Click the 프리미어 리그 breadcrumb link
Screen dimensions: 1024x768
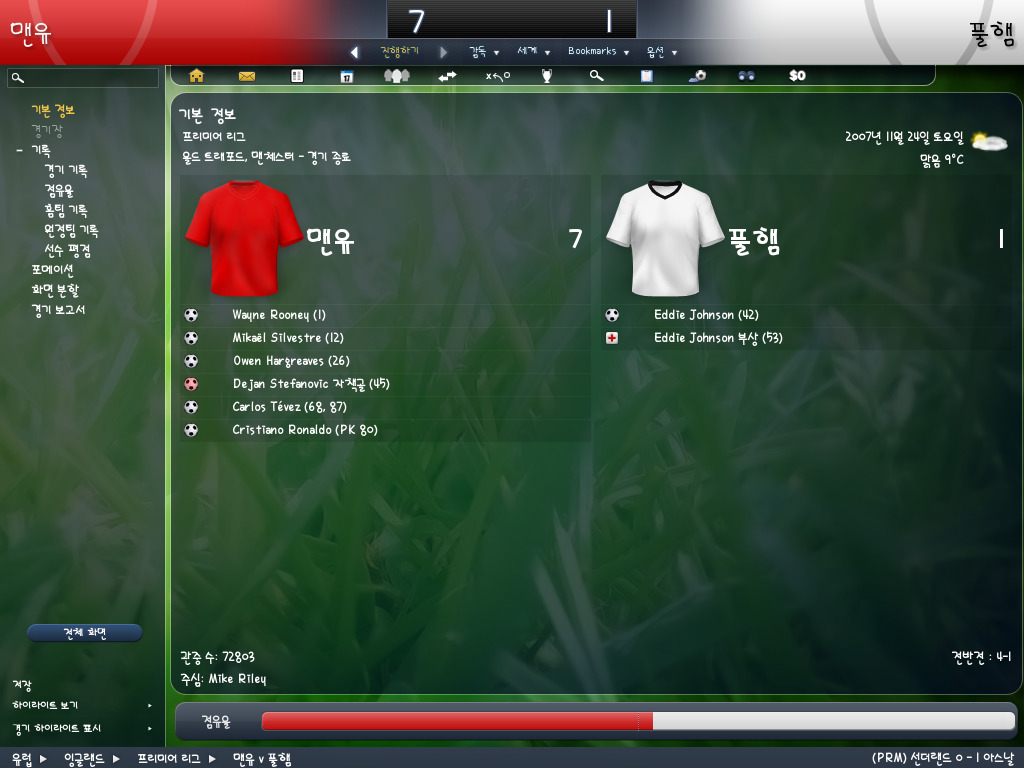[x=169, y=759]
